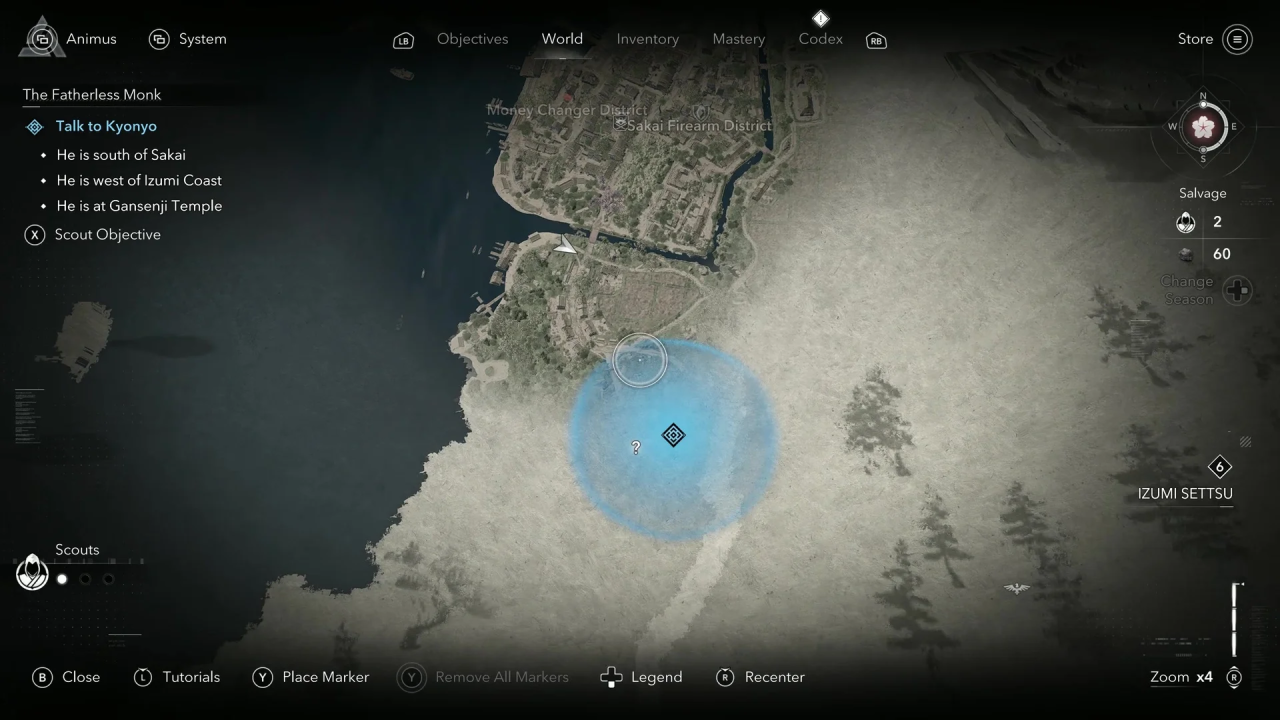This screenshot has width=1280, height=720.
Task: Select the World tab
Action: (562, 39)
